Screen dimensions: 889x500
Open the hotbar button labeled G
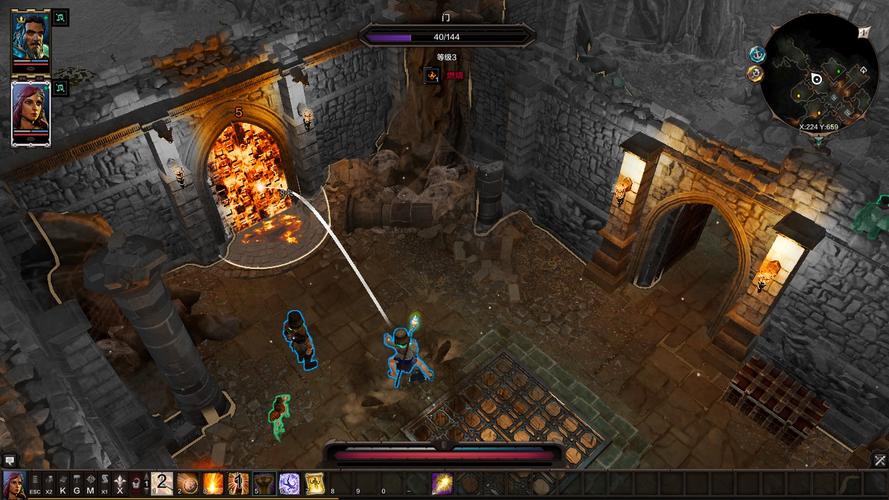[77, 485]
